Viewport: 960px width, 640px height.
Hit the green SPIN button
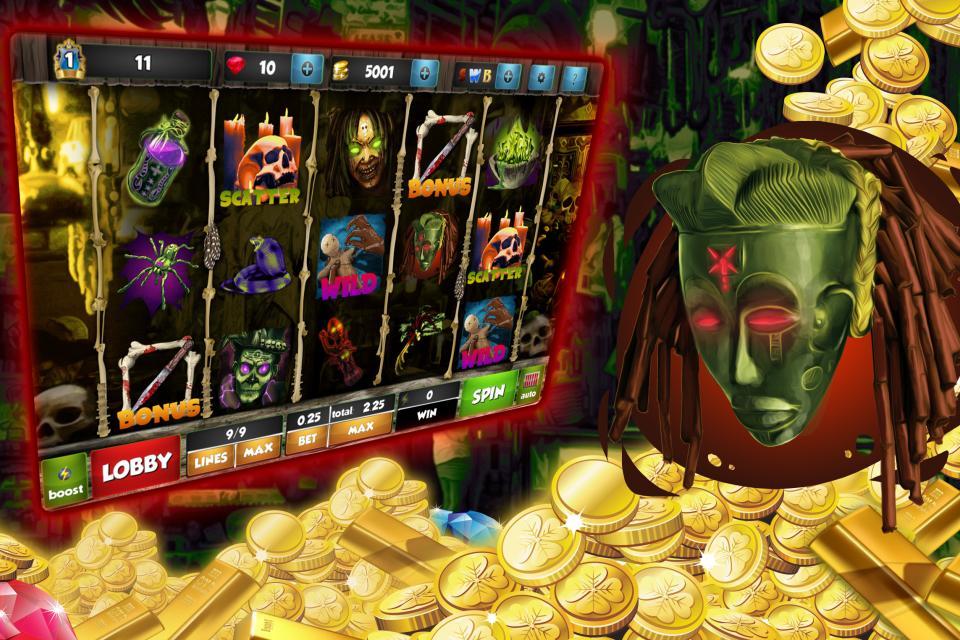488,392
